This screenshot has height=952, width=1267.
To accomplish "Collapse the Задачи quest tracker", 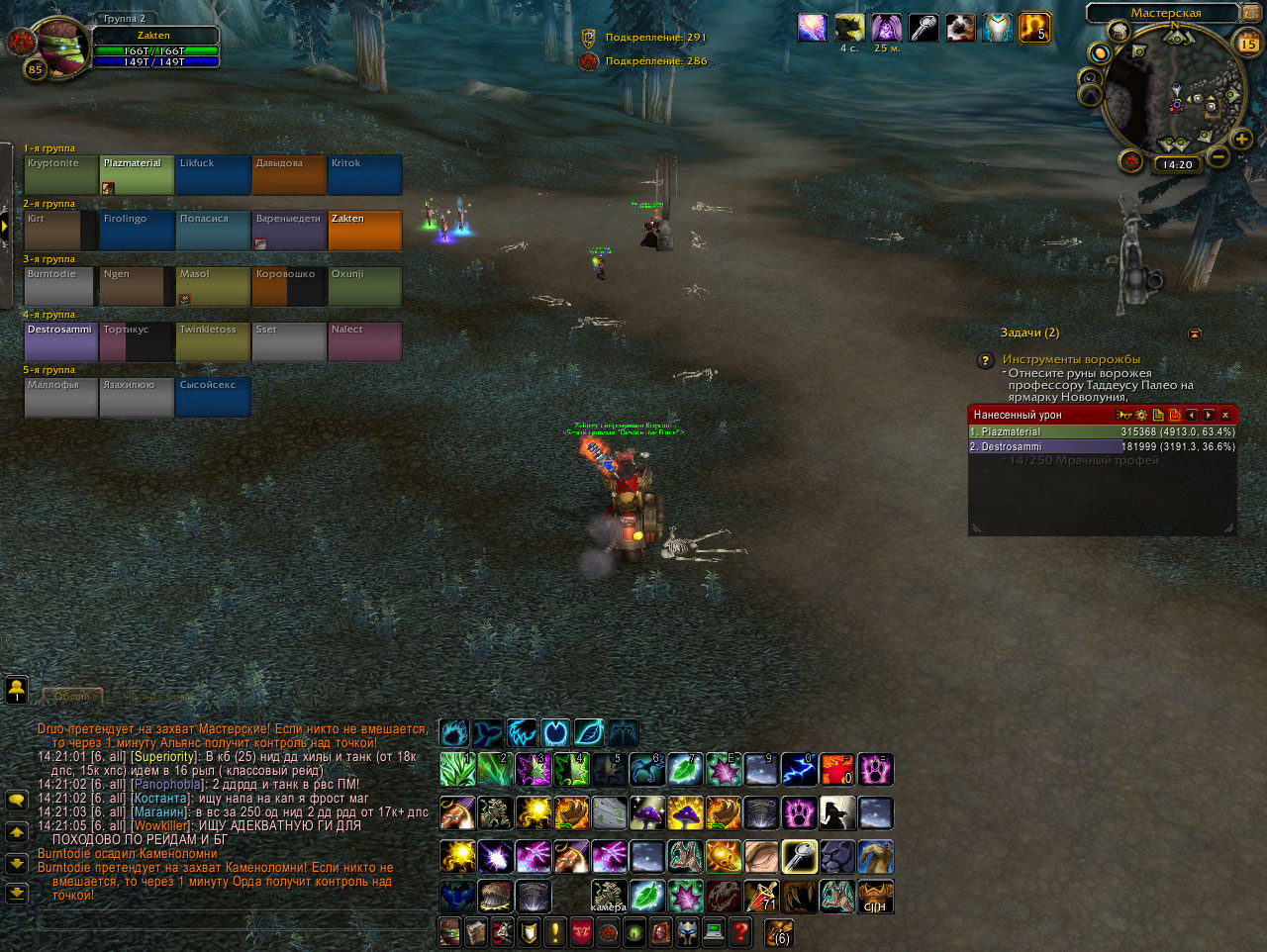I will [1194, 334].
